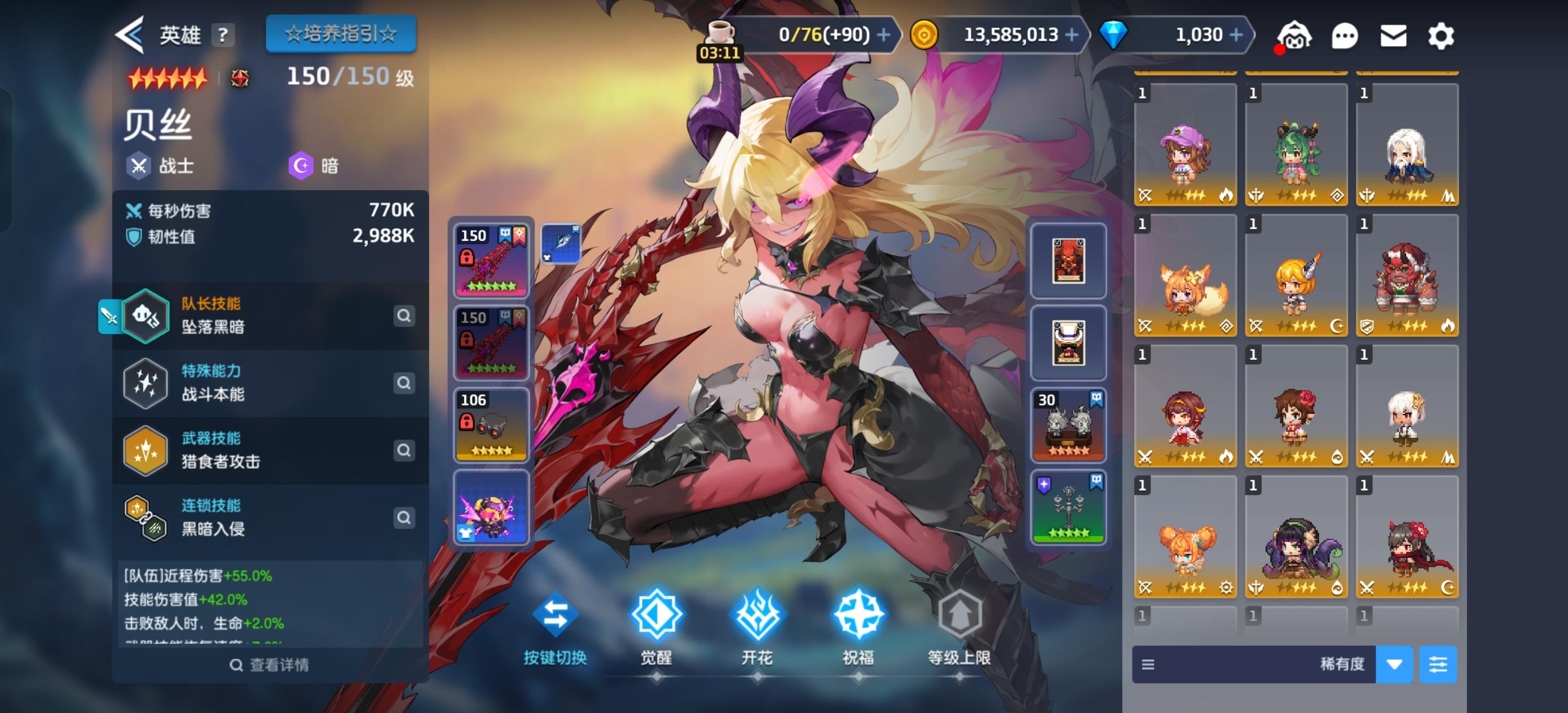The width and height of the screenshot is (1568, 713).
Task: Open the chat message icon
Action: (x=1345, y=35)
